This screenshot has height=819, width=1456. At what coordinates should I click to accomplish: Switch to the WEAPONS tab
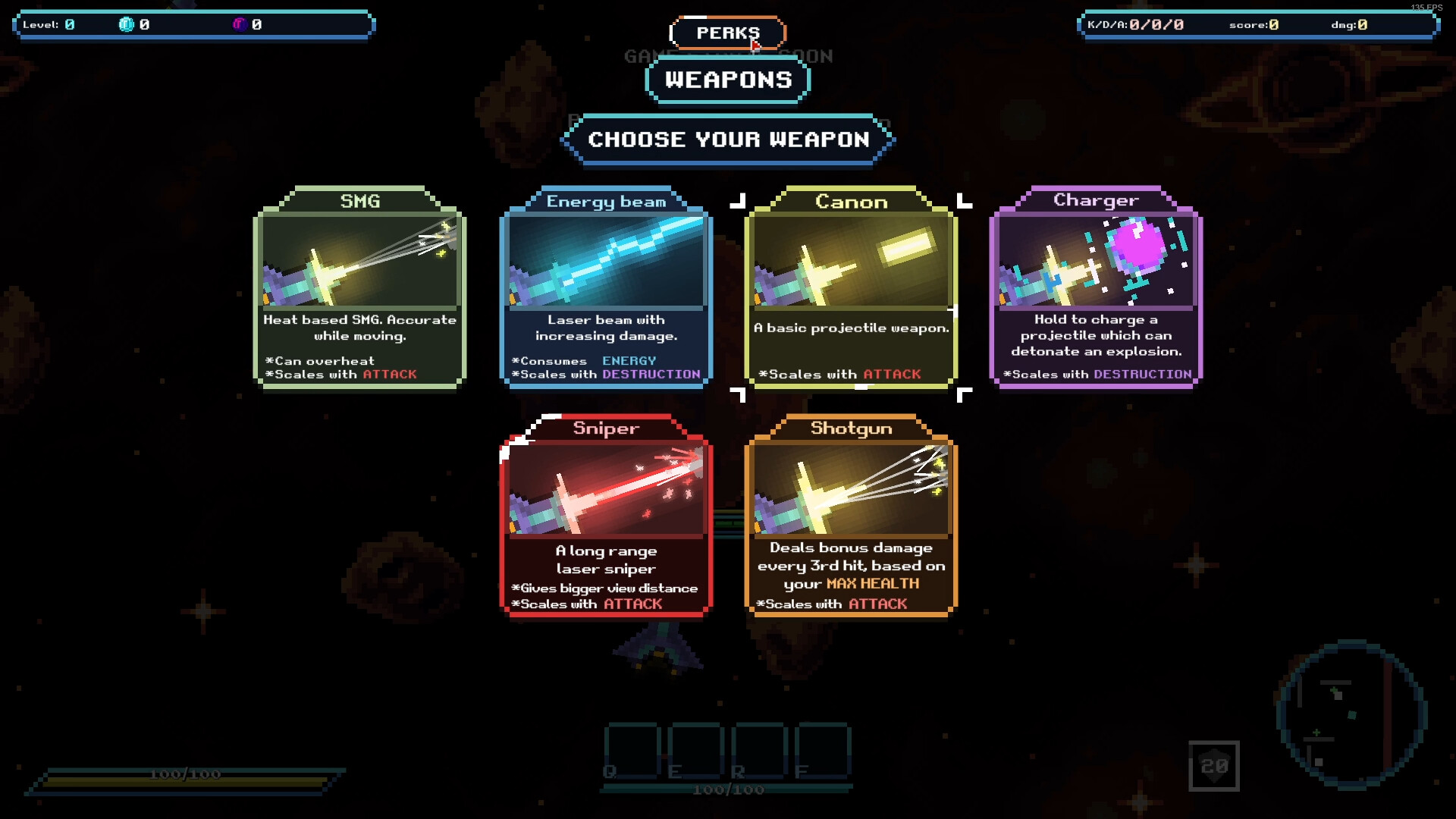727,79
